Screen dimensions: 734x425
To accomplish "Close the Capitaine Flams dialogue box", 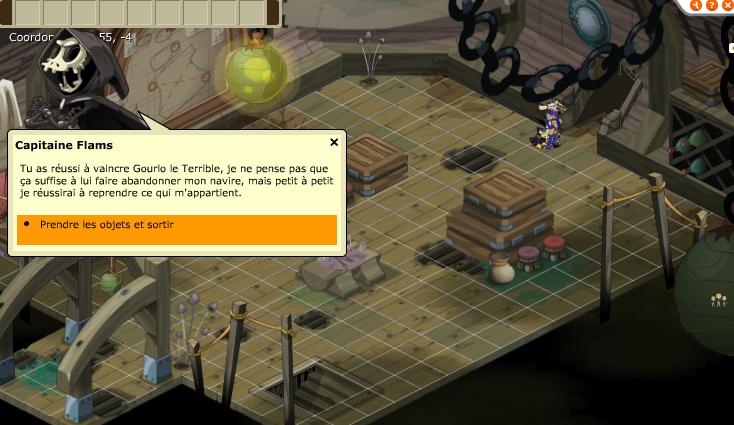I will [334, 142].
